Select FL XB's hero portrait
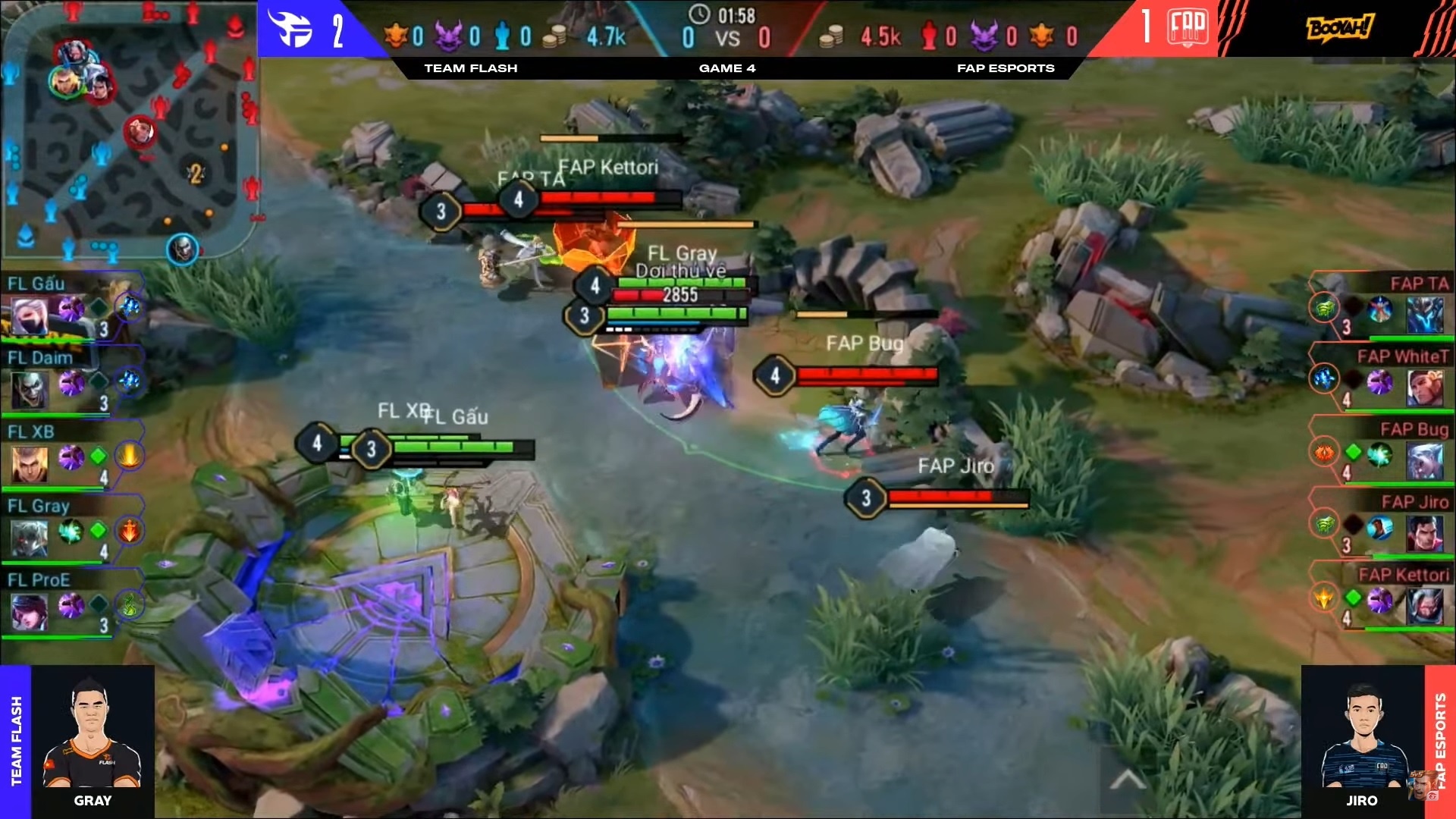This screenshot has height=819, width=1456. (29, 463)
